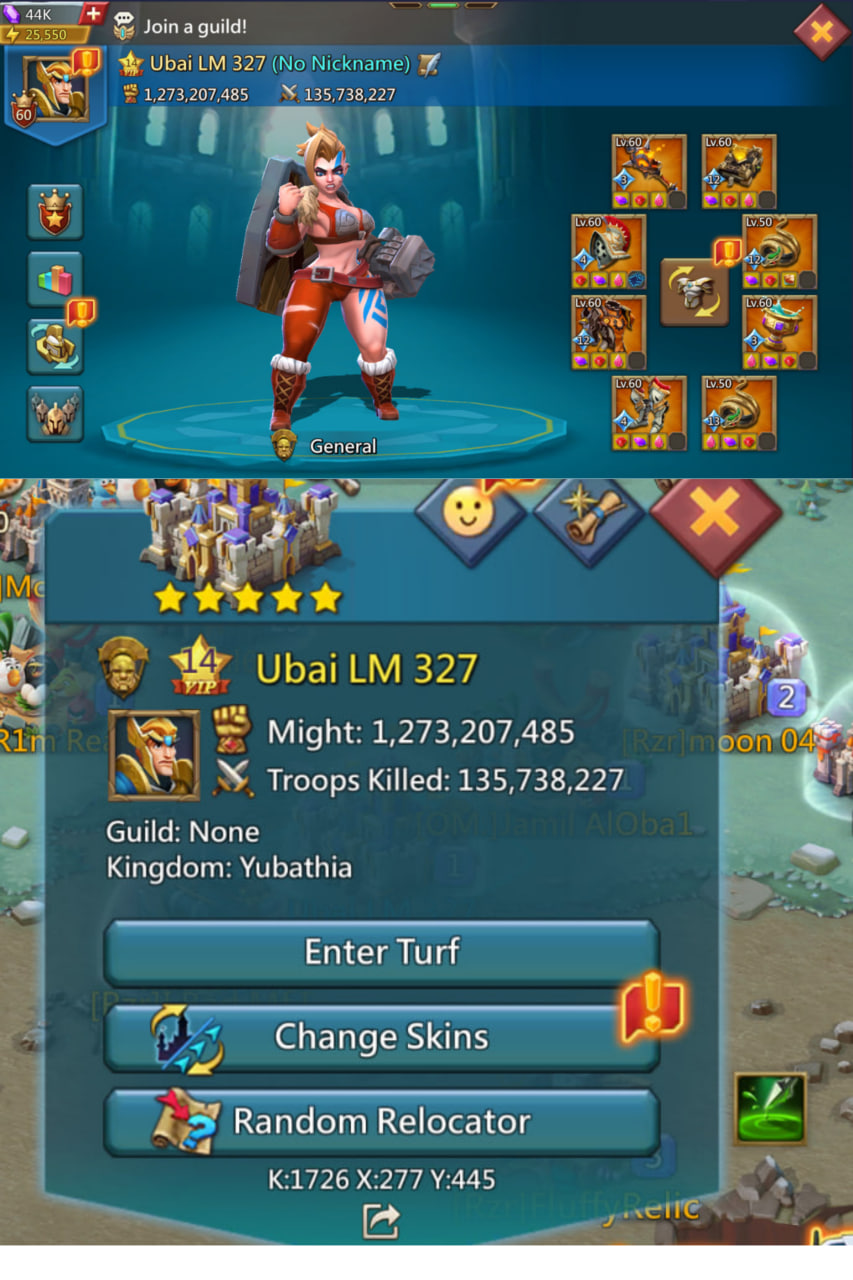Close the player profile screen
The image size is (853, 1280).
pos(820,32)
